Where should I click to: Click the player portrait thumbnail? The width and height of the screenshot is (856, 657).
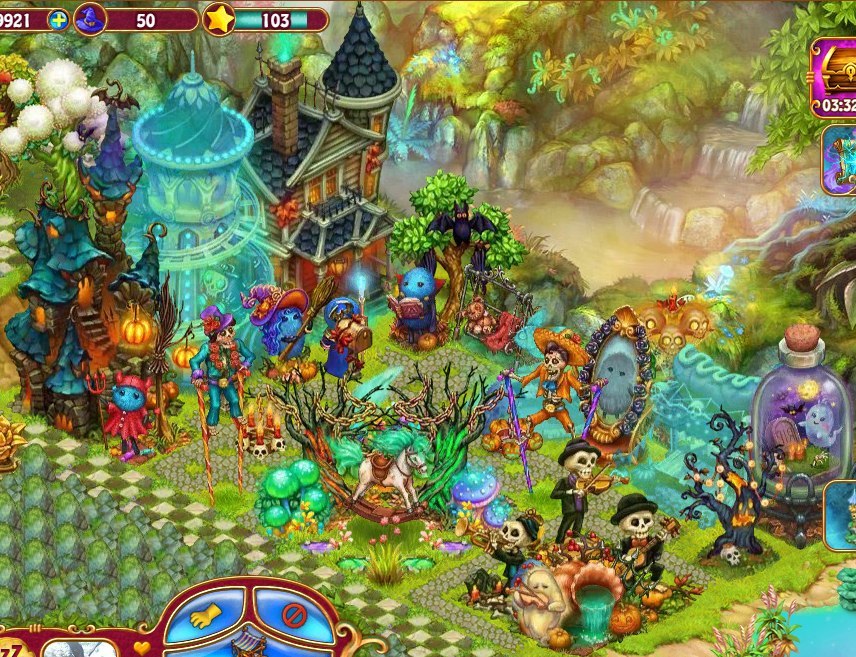[x=70, y=647]
